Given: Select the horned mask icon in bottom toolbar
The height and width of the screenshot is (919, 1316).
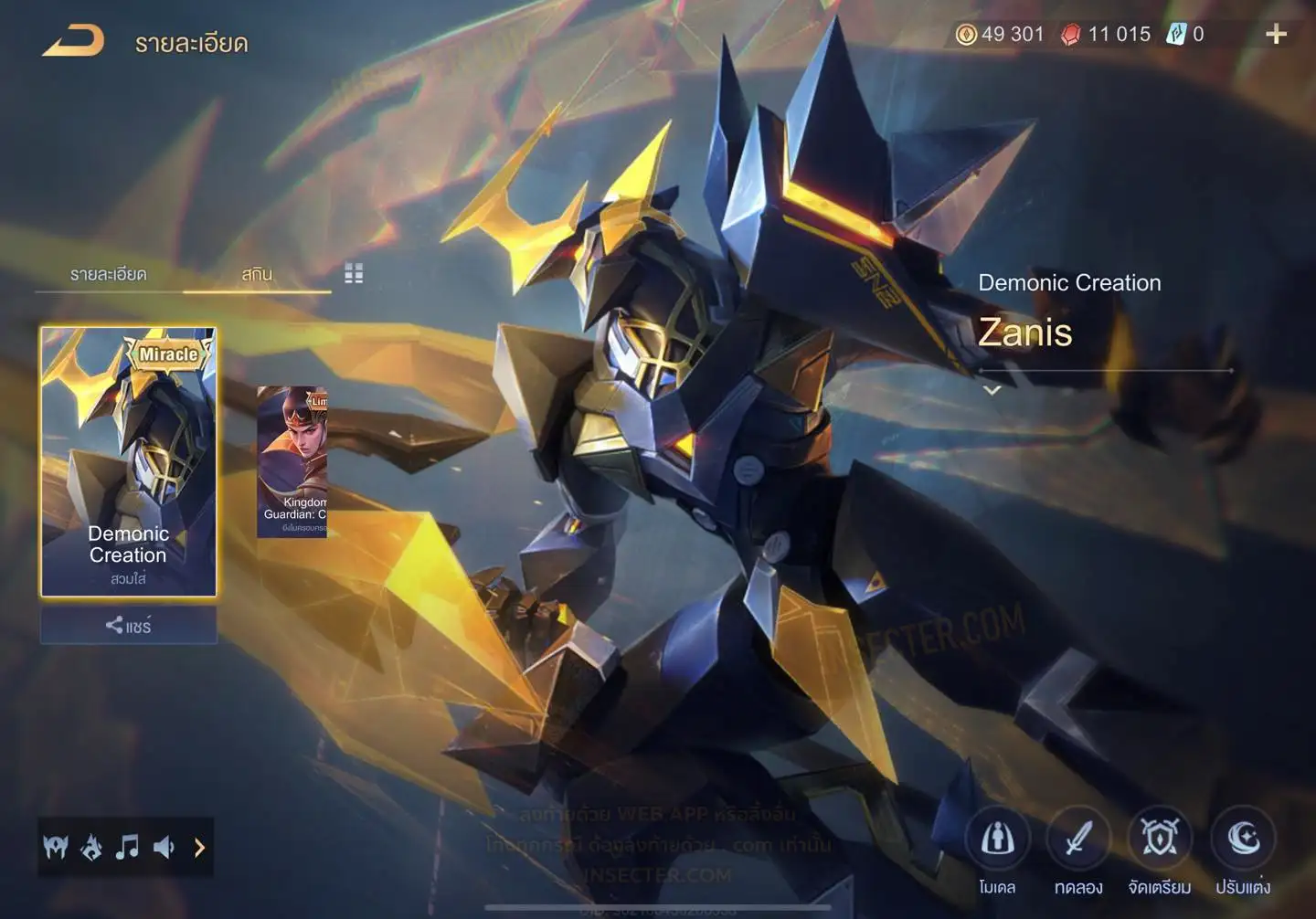Looking at the screenshot, I should [x=56, y=848].
